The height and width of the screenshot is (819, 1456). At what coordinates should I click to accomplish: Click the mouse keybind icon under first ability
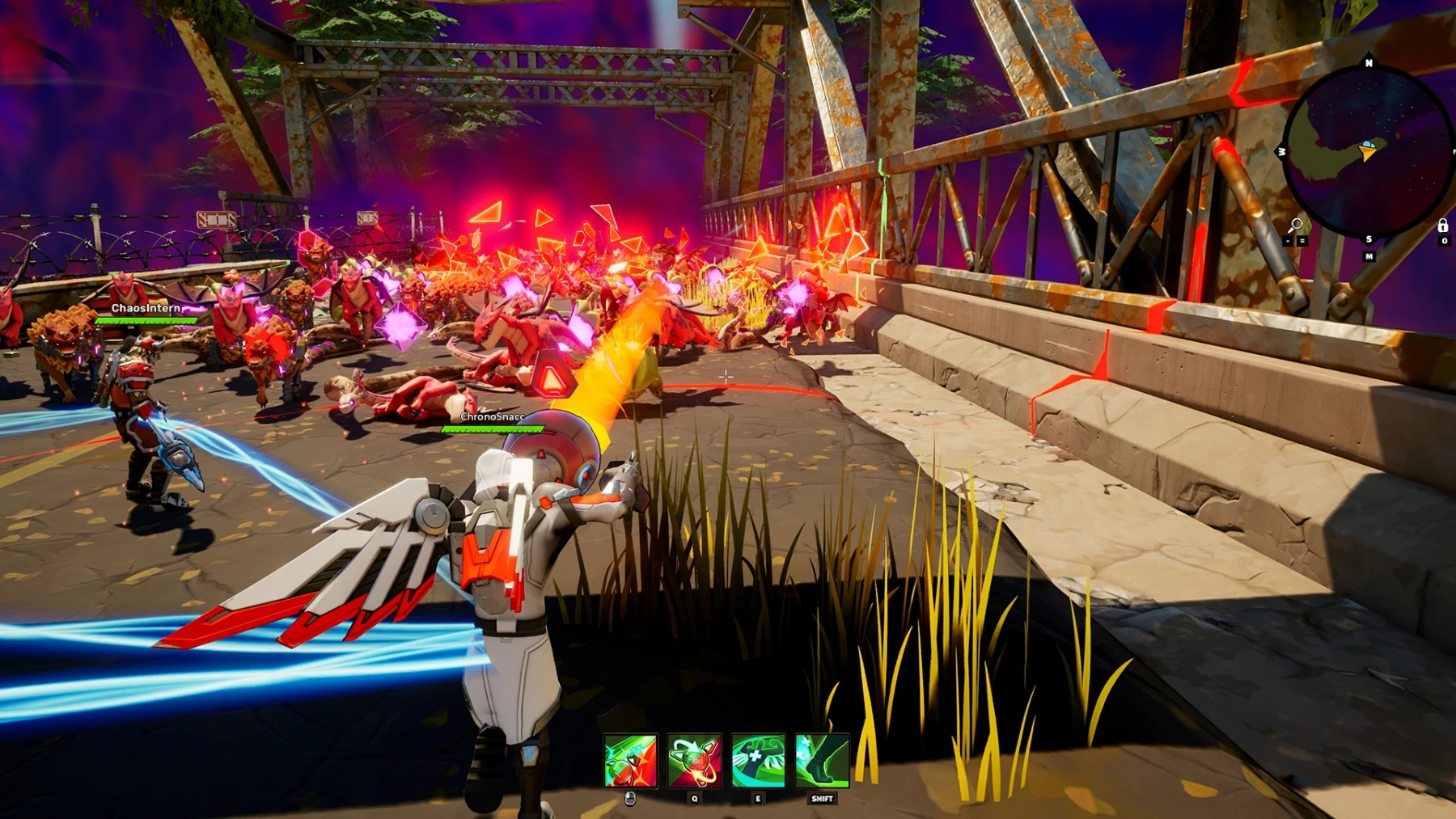(x=629, y=800)
